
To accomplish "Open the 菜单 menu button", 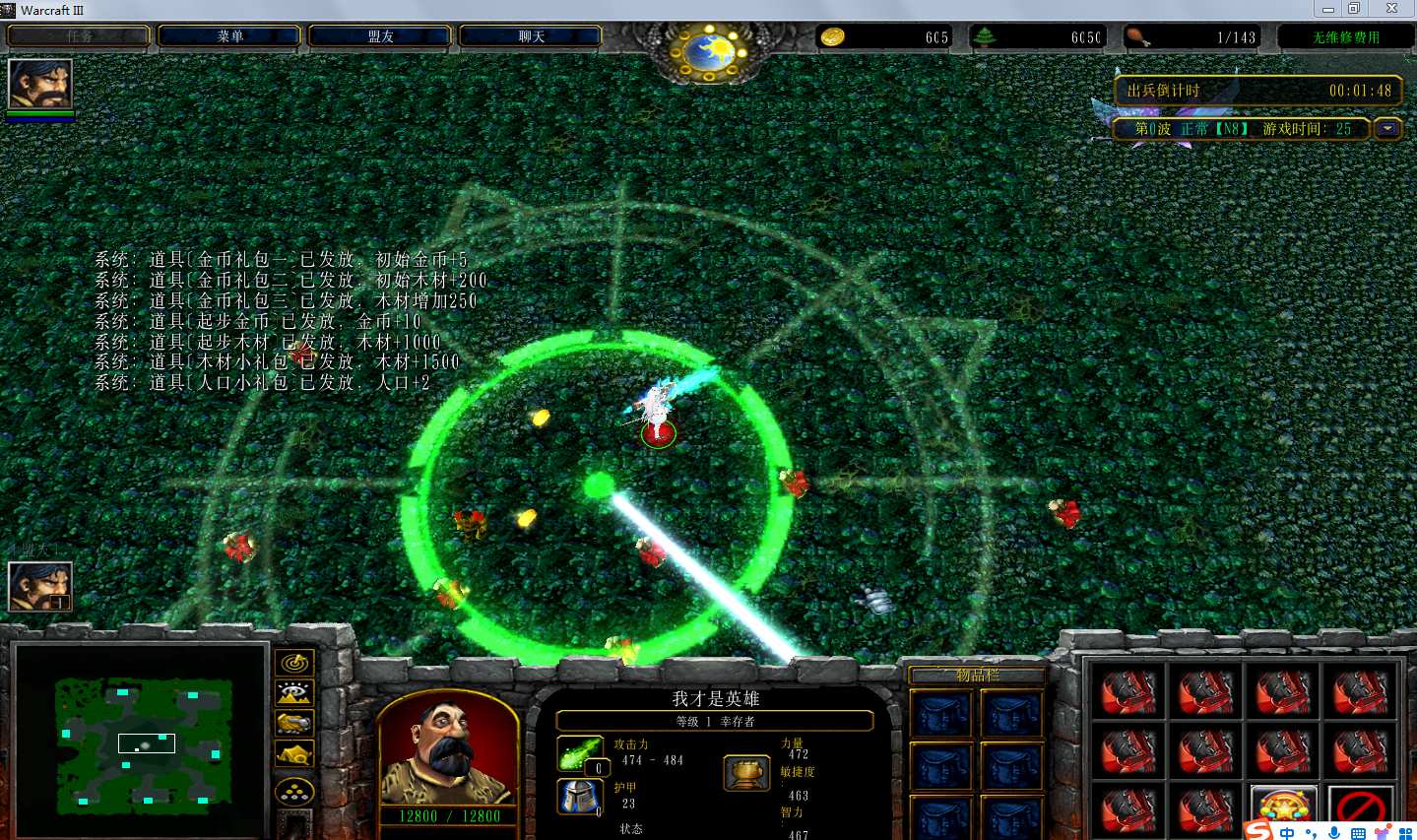I will [x=229, y=36].
